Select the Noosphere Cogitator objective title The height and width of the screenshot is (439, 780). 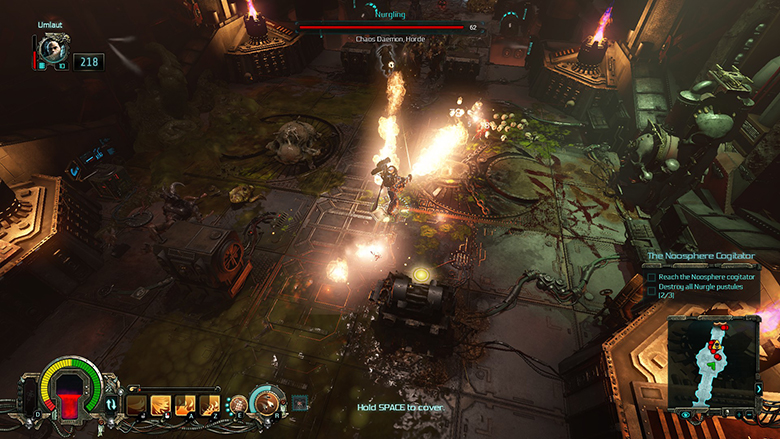(x=698, y=257)
